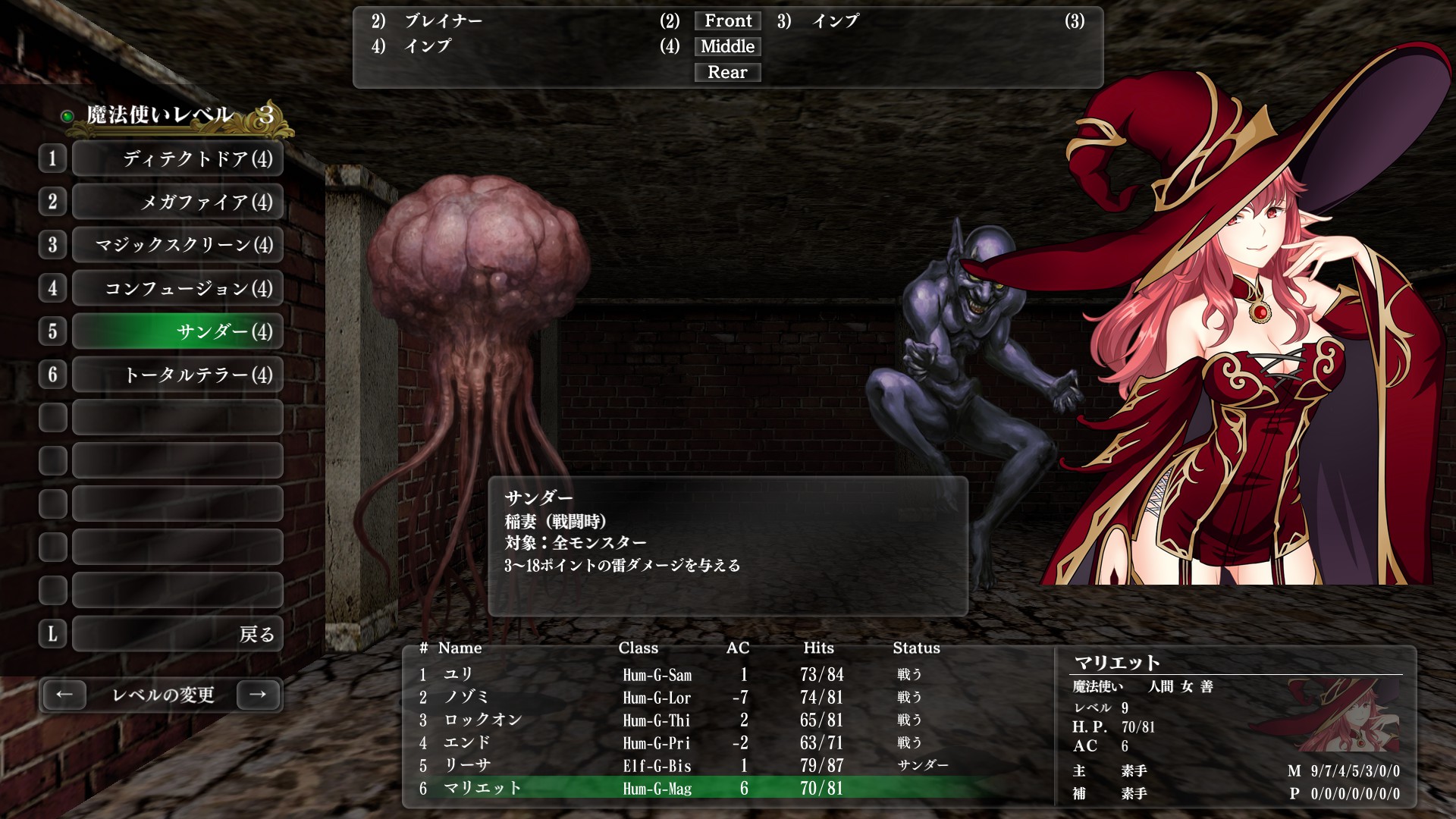This screenshot has width=1456, height=819.
Task: Choose the メガファイア spell
Action: coord(177,202)
